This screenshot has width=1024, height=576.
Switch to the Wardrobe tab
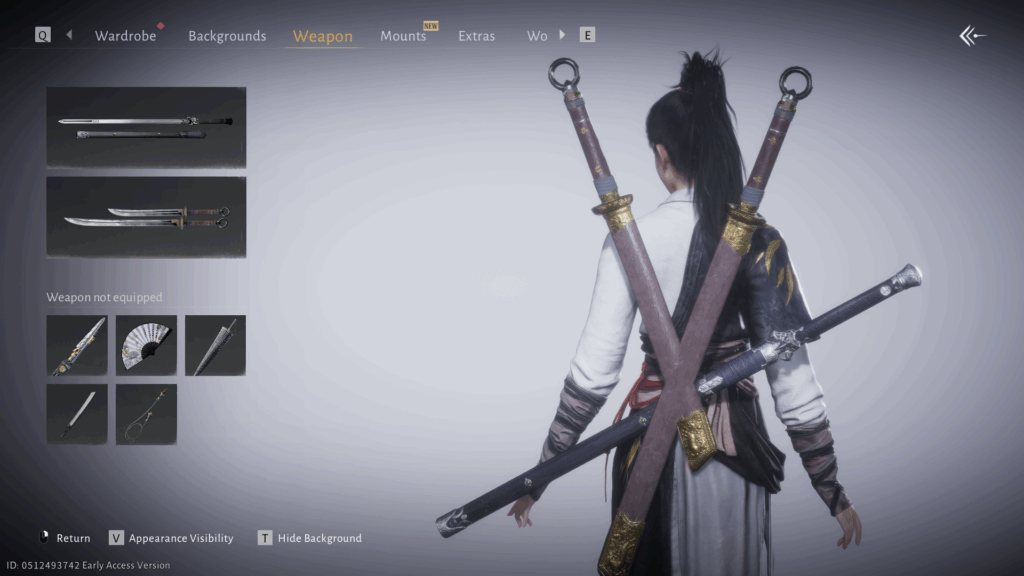point(125,36)
